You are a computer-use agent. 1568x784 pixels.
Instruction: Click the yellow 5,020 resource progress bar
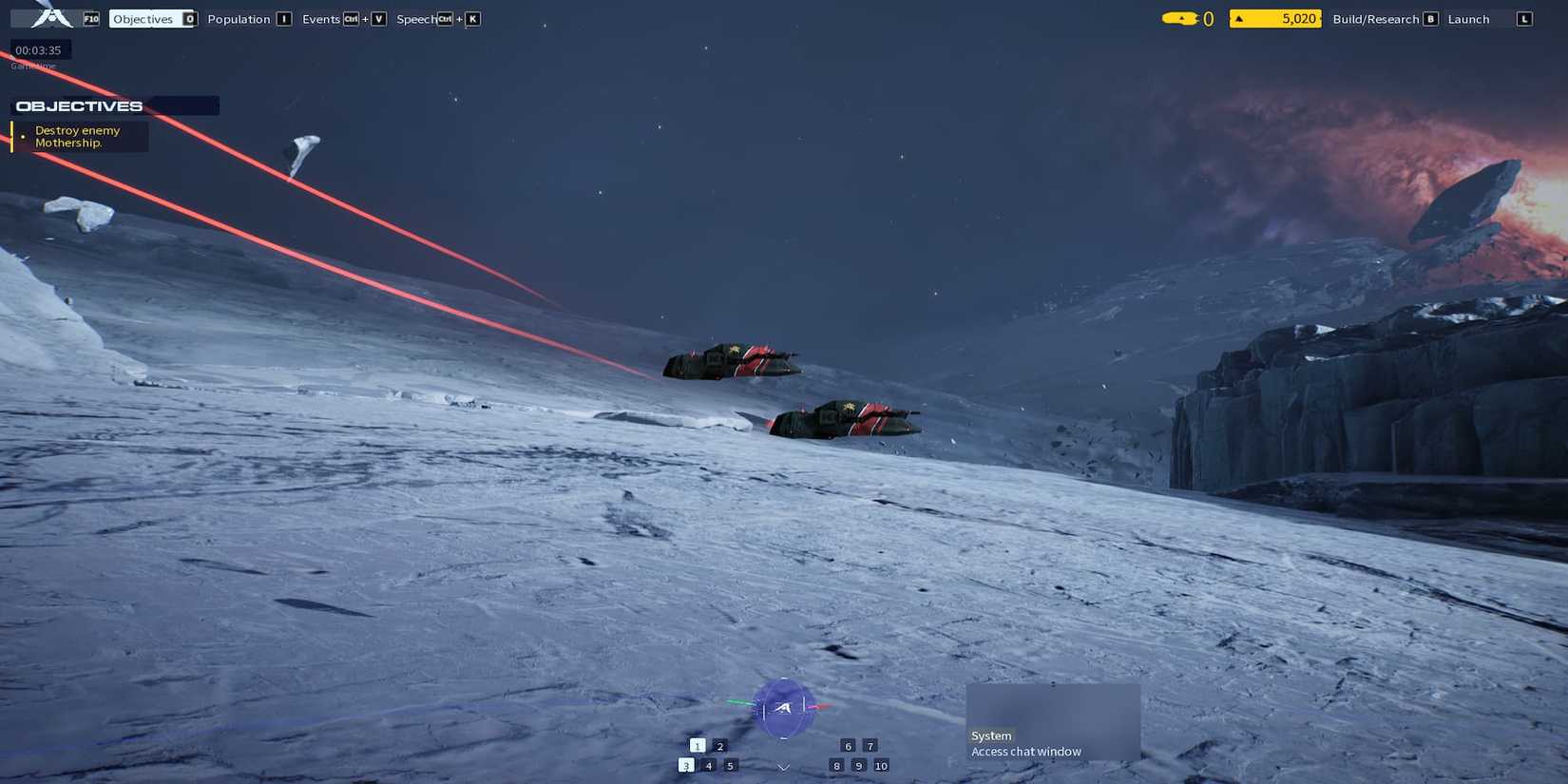pyautogui.click(x=1273, y=18)
